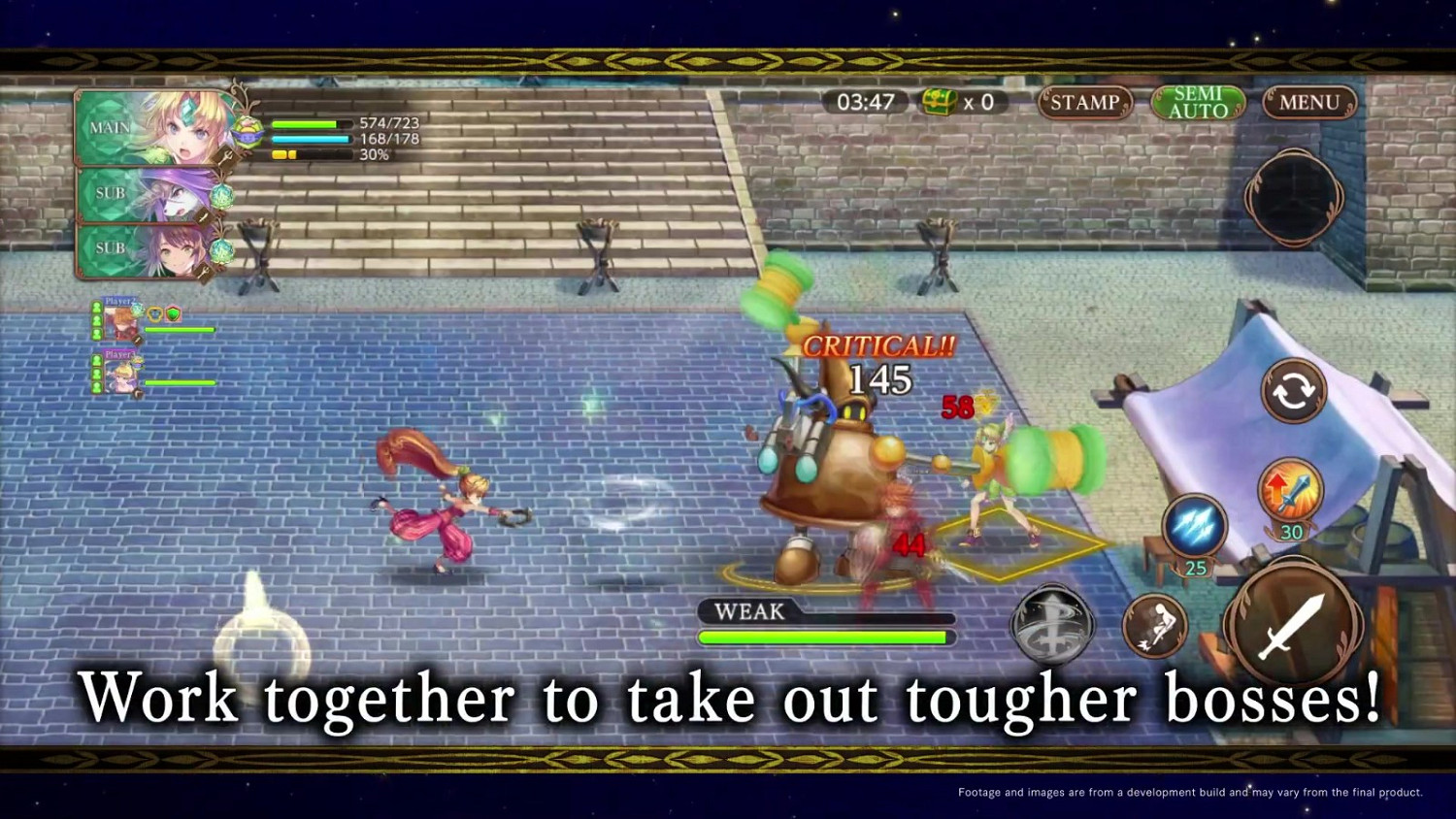Toggle the MAIN character's leader gem
The image size is (1456, 819).
click(x=247, y=130)
